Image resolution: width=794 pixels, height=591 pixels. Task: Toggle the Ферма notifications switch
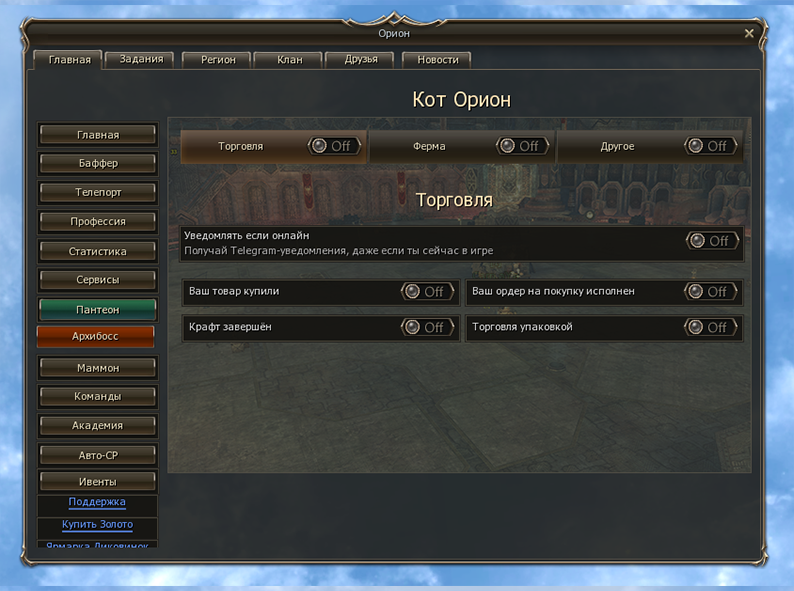pyautogui.click(x=520, y=146)
